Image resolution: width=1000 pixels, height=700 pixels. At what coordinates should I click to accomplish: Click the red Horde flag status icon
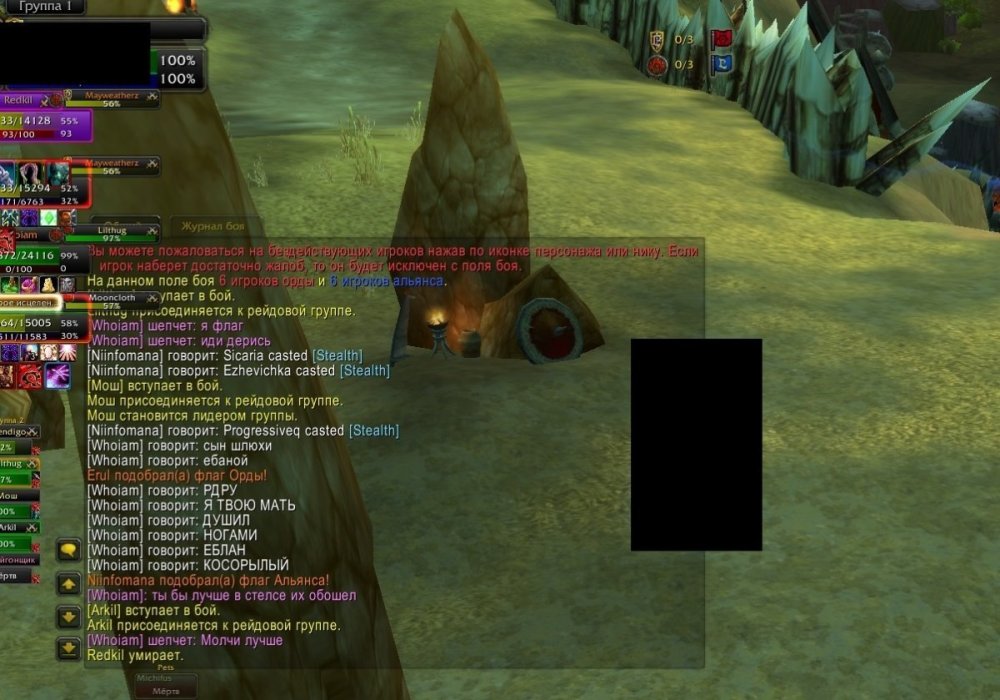720,40
